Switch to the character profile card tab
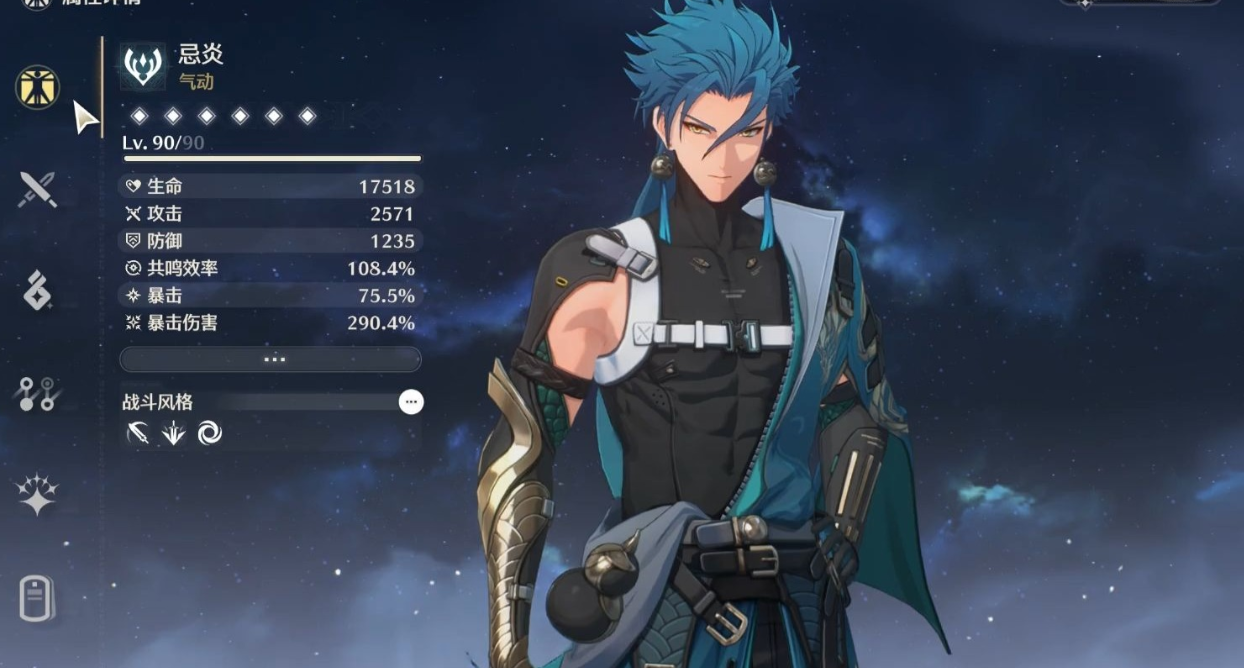This screenshot has width=1244, height=668. pyautogui.click(x=38, y=599)
